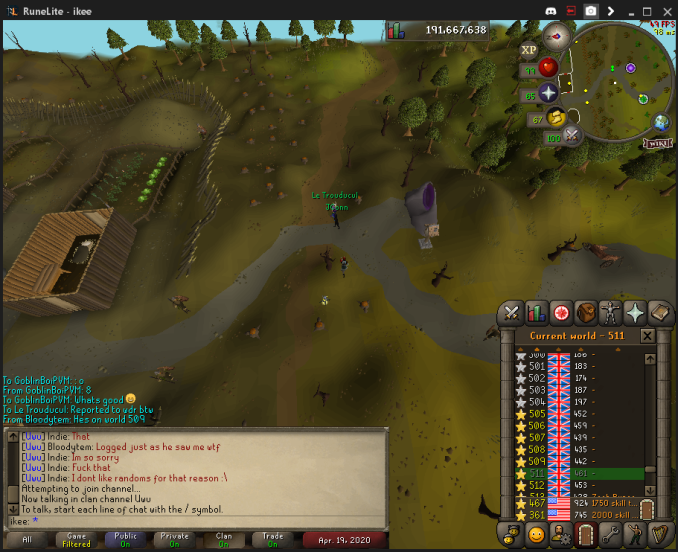Image resolution: width=678 pixels, height=552 pixels.
Task: Toggle run with the boot energy orb
Action: pos(556,118)
